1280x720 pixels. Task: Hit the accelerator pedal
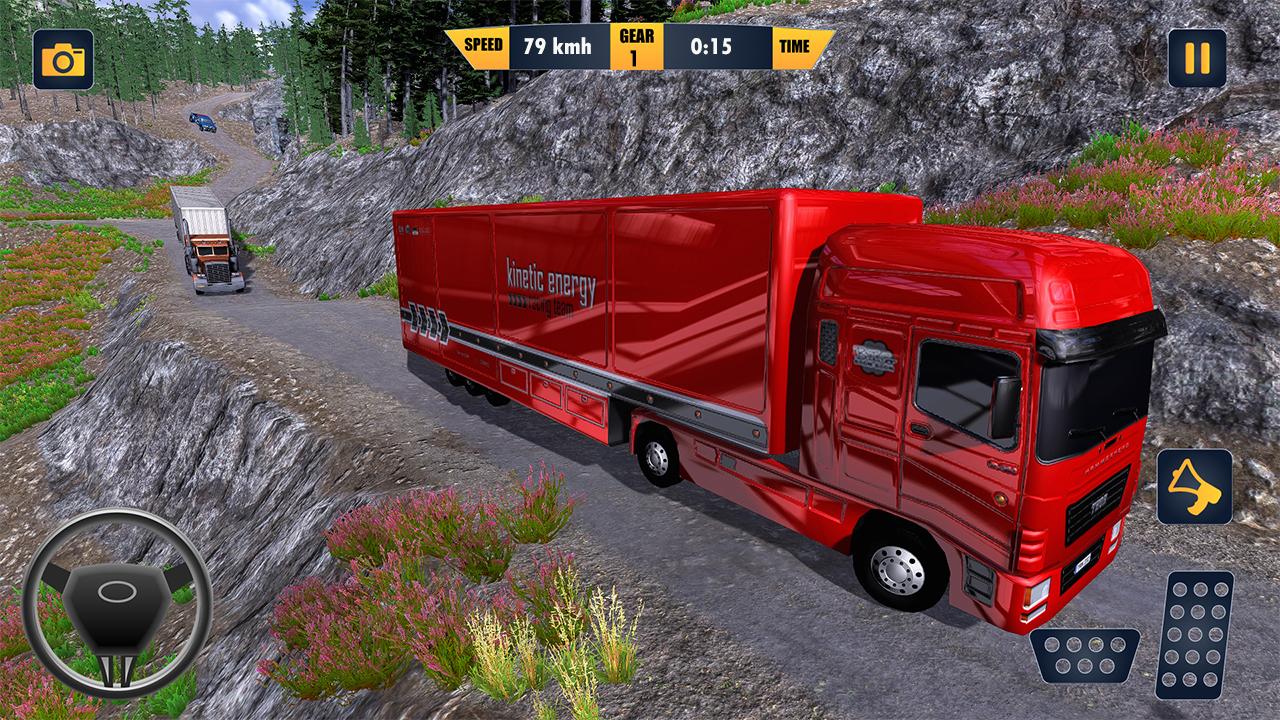point(1194,634)
